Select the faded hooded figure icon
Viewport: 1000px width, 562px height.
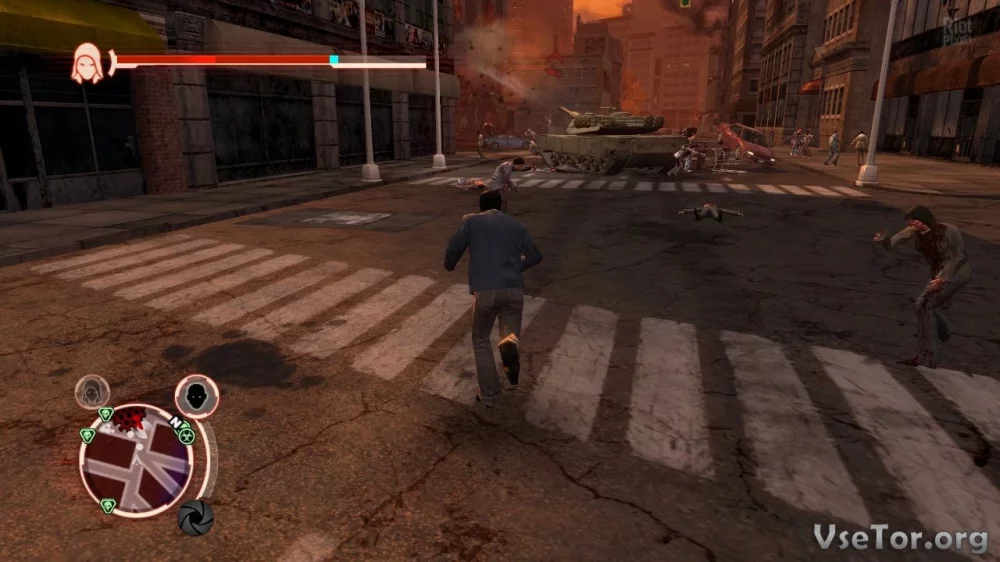[x=93, y=391]
